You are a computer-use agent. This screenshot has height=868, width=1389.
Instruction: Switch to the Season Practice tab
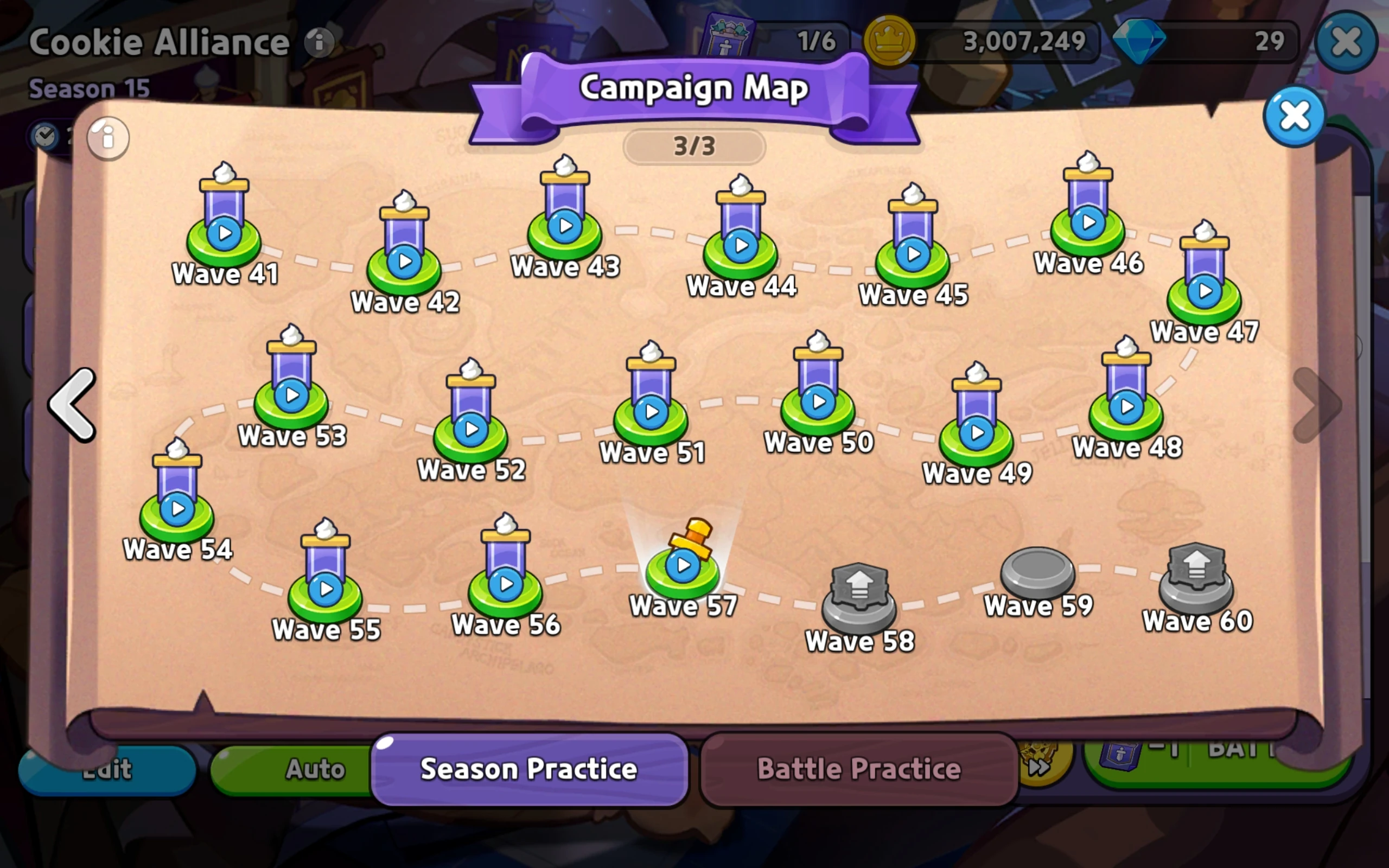(x=529, y=769)
